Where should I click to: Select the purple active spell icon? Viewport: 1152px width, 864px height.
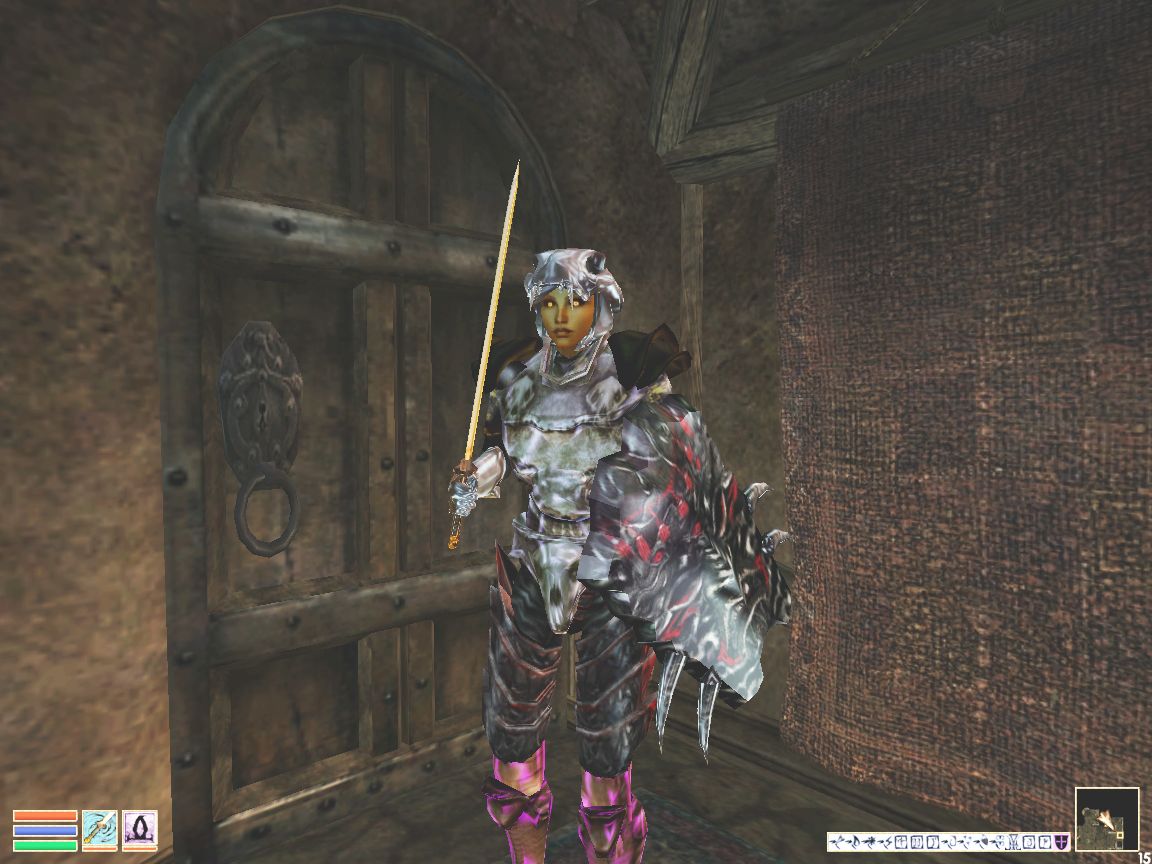(139, 829)
